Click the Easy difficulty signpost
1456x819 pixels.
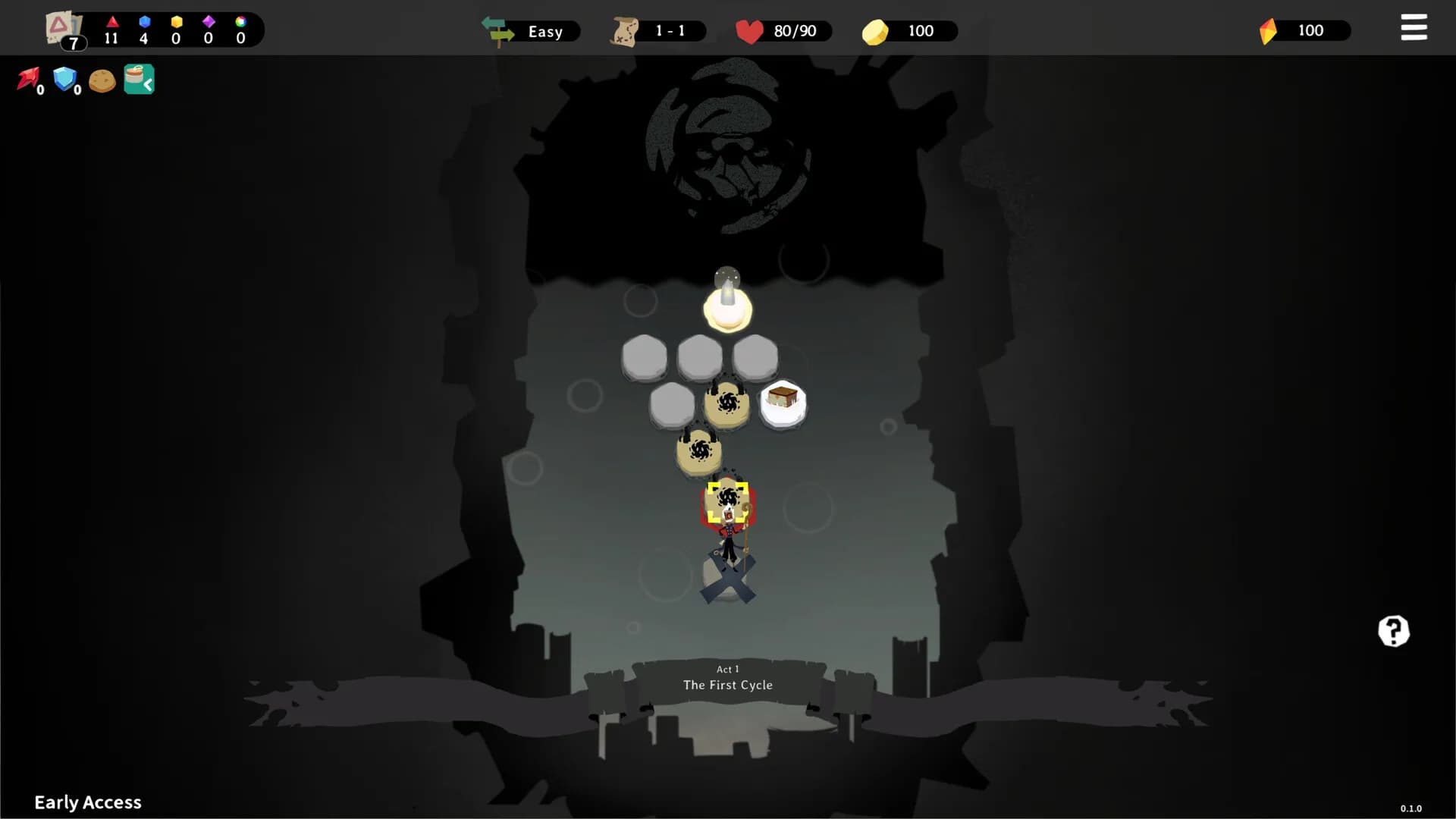531,31
